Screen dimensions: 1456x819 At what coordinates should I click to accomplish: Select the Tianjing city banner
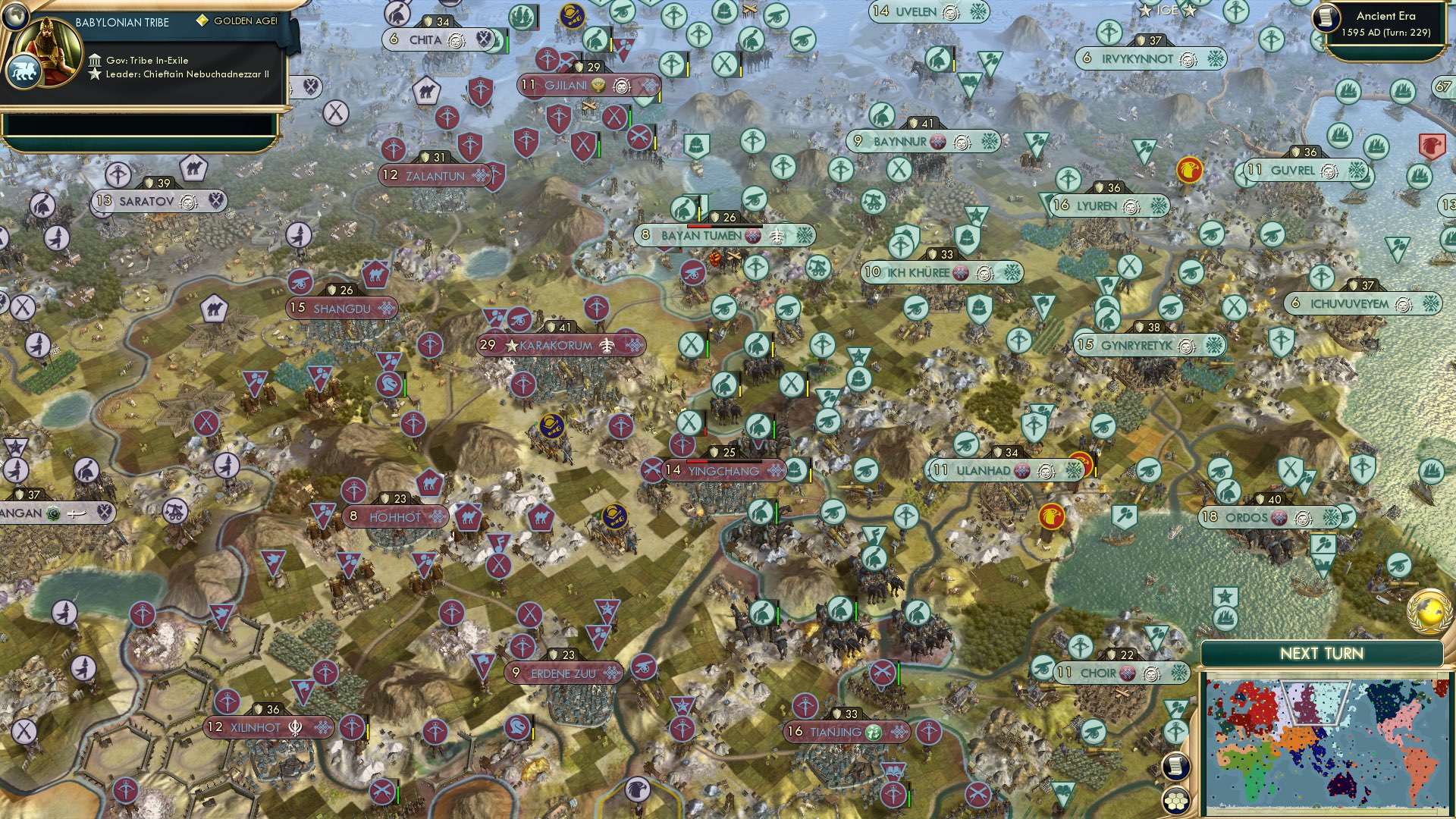pos(838,733)
